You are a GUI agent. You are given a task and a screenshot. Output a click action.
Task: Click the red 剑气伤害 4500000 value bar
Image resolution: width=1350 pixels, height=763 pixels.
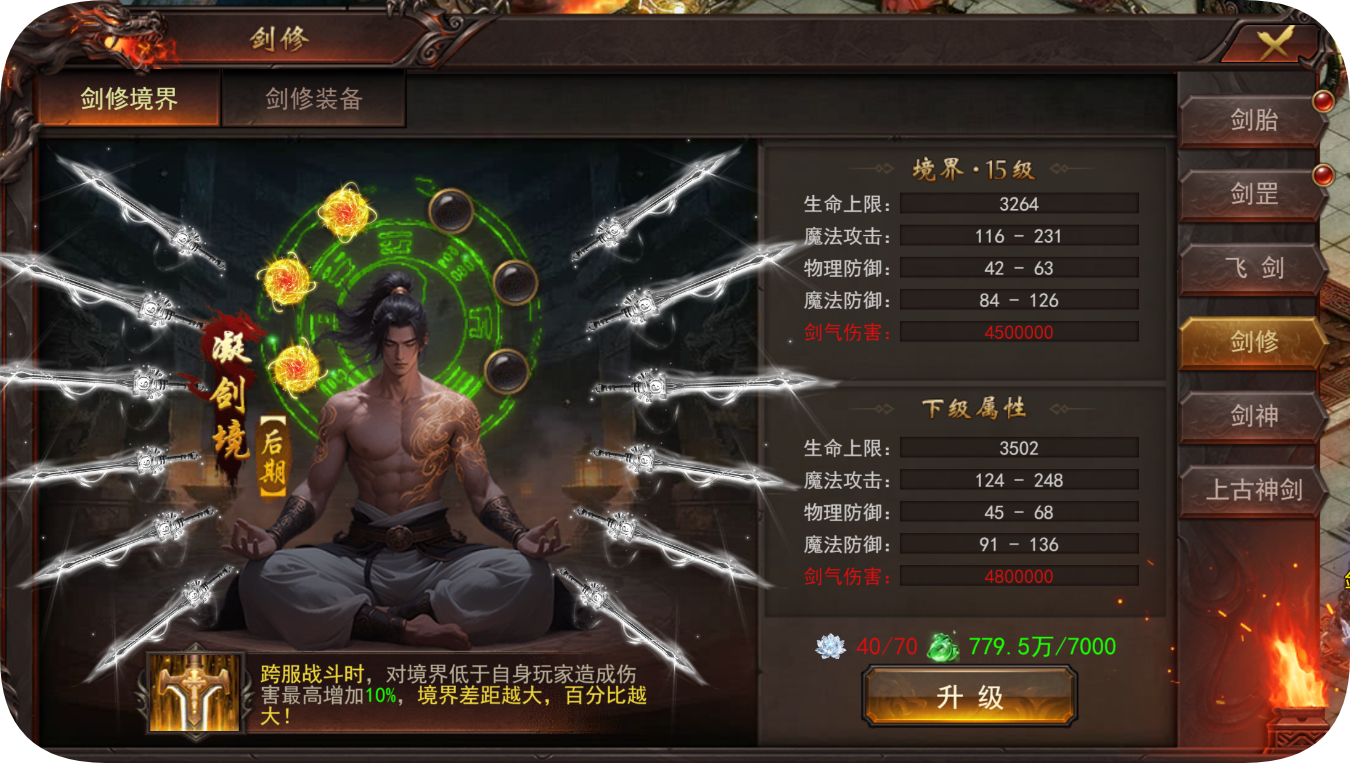point(1018,331)
